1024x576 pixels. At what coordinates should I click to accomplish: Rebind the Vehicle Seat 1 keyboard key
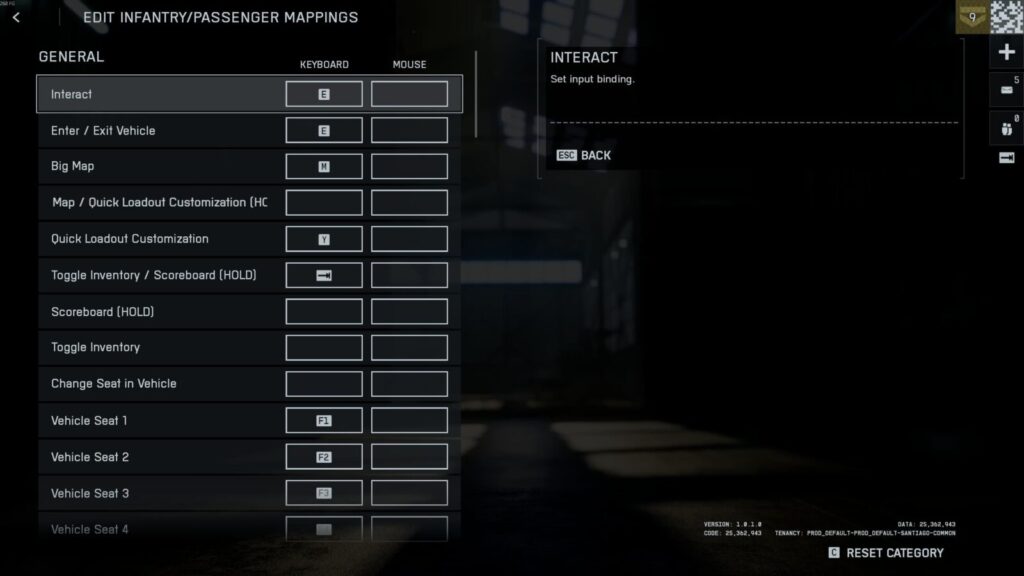324,421
